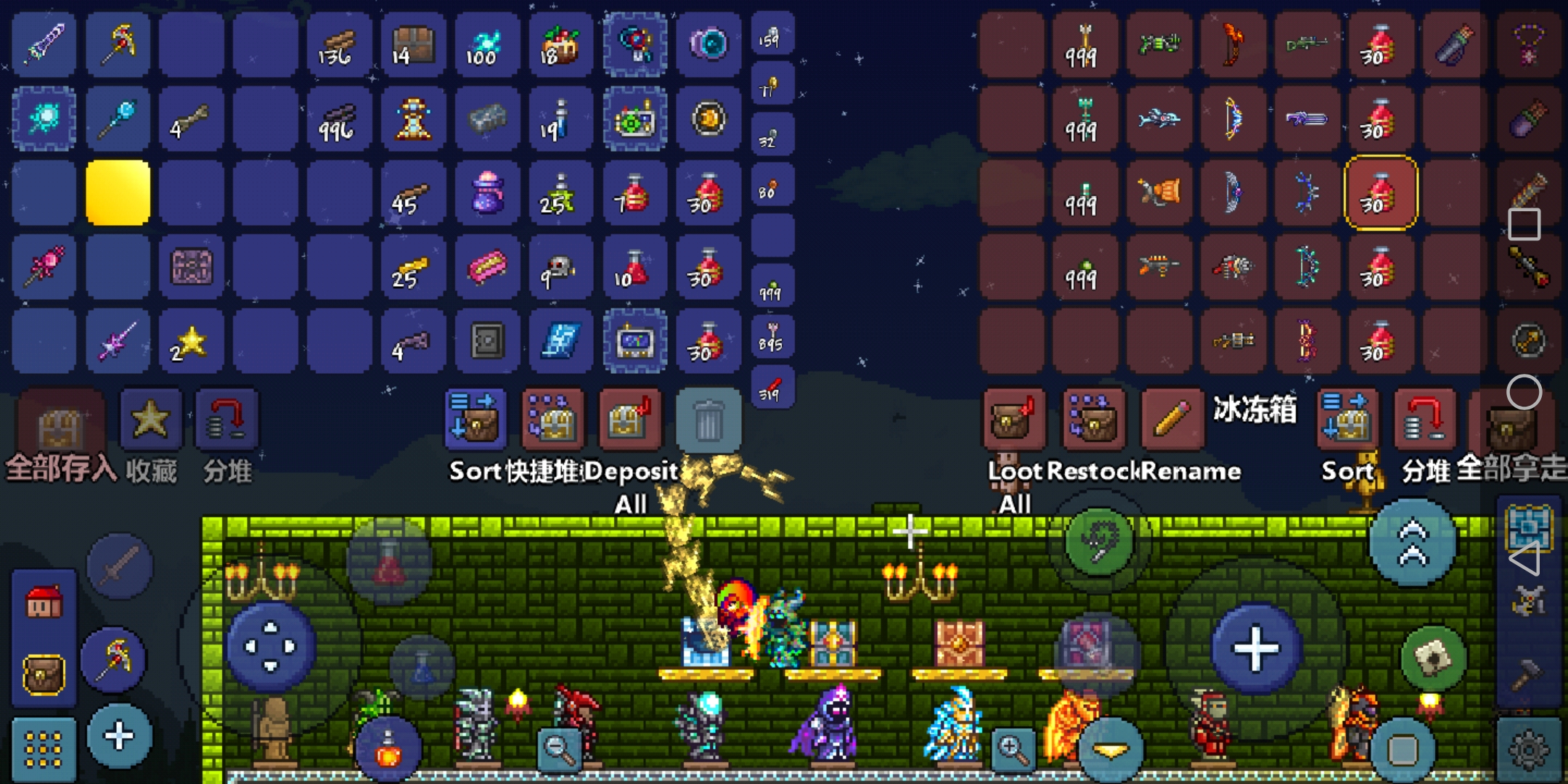Zoom out with the minus magnifier
The image size is (1568, 784).
coord(560,748)
